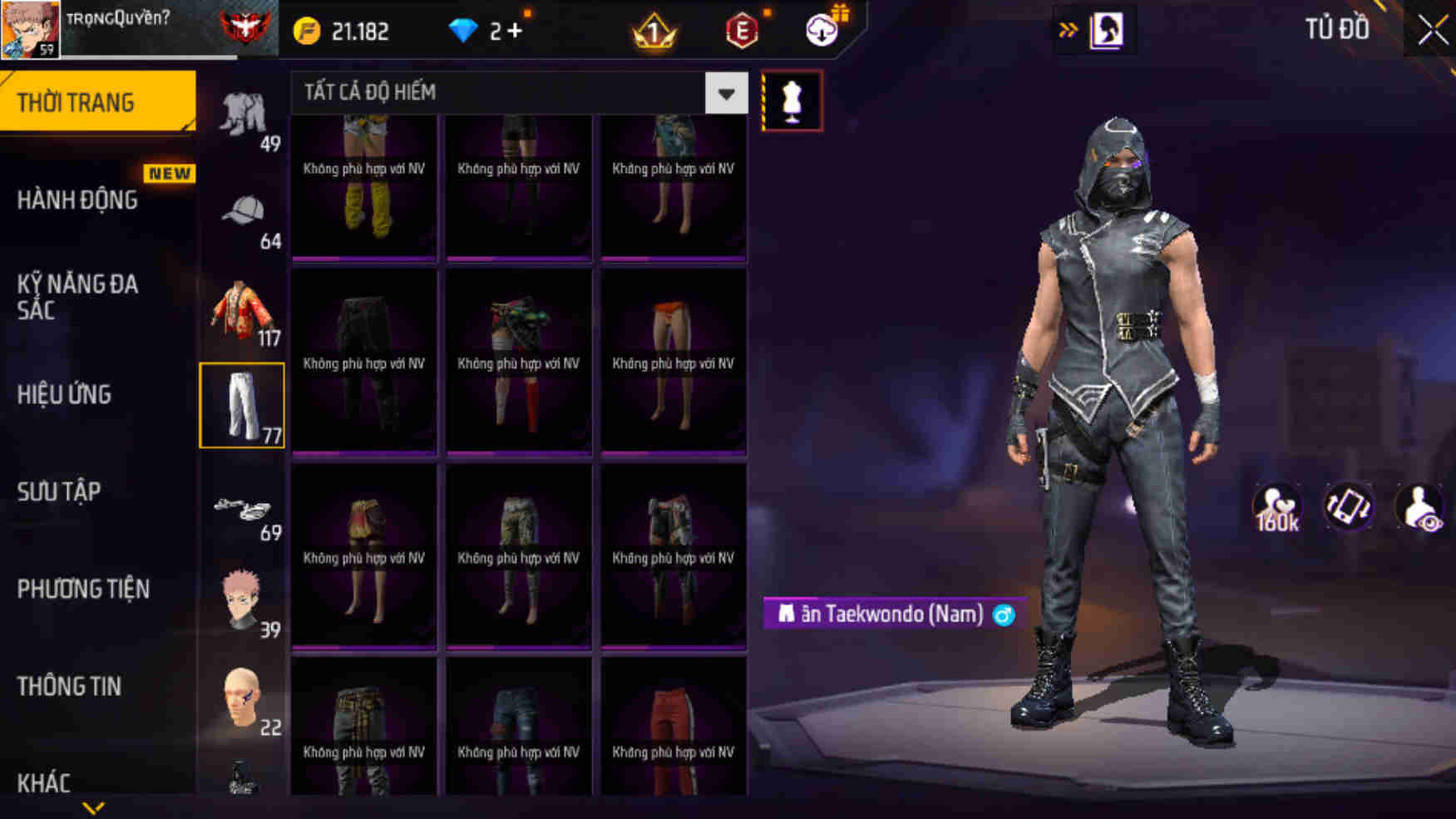Screen dimensions: 1456x819
Task: Select the pants category icon in item sidebar
Action: coord(242,405)
